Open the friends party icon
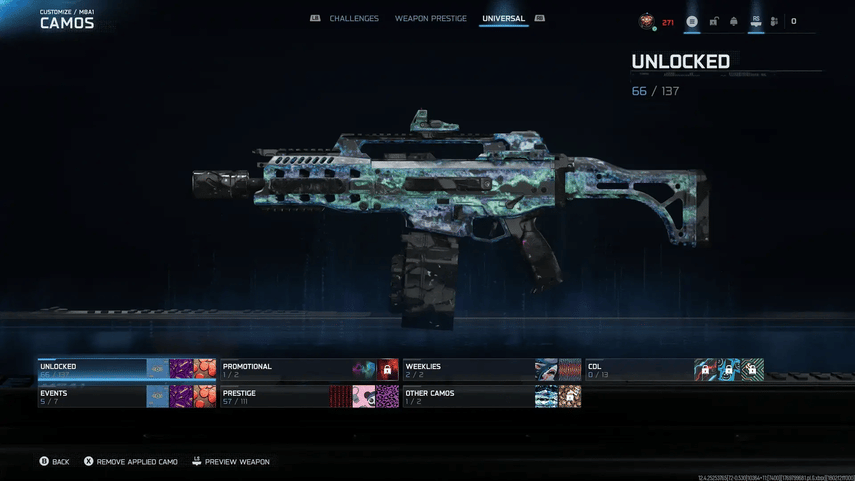Screen dimensions: 855x481 click(774, 21)
